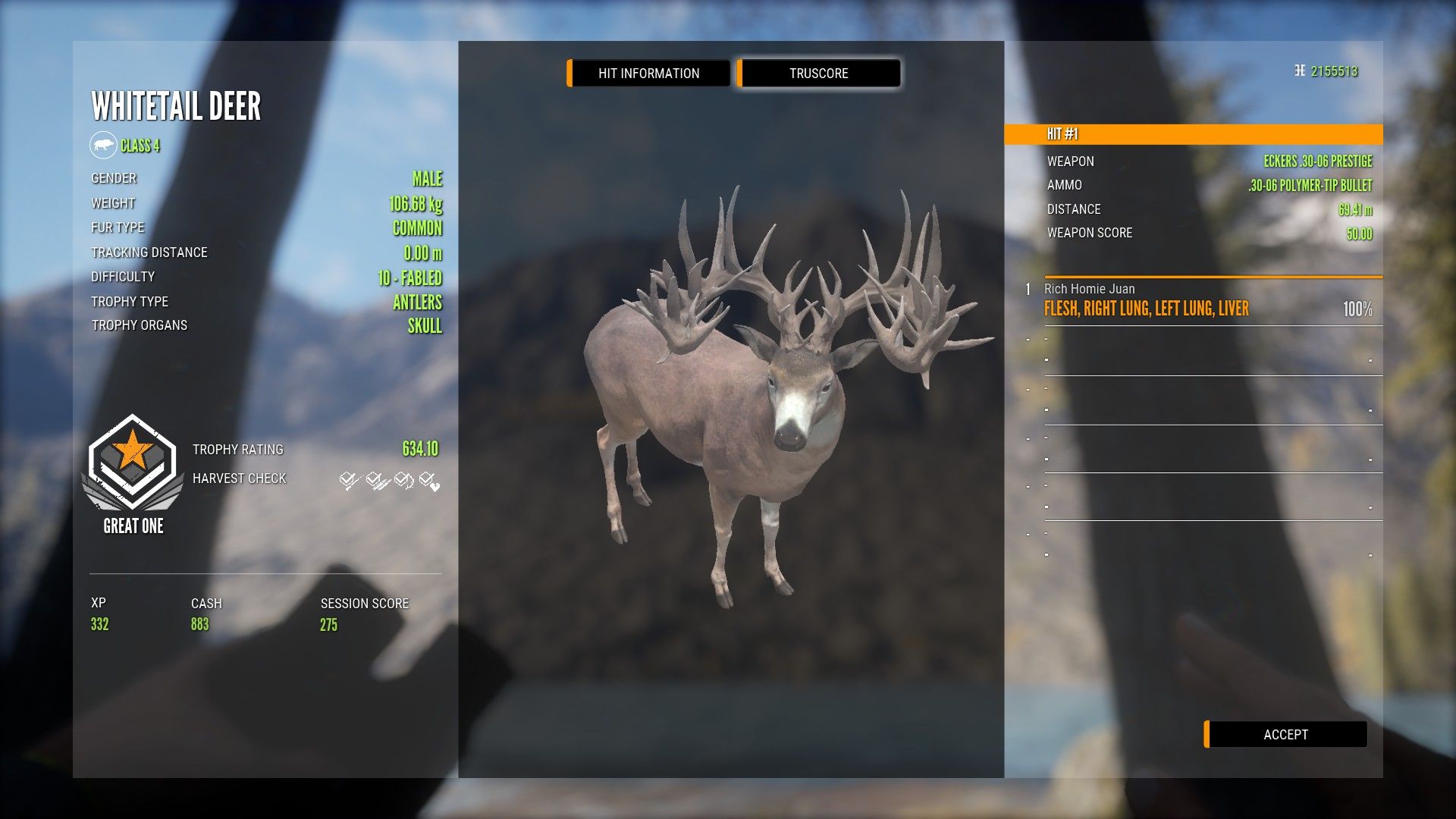
Task: Click the orange star on the trophy badge
Action: [x=130, y=449]
